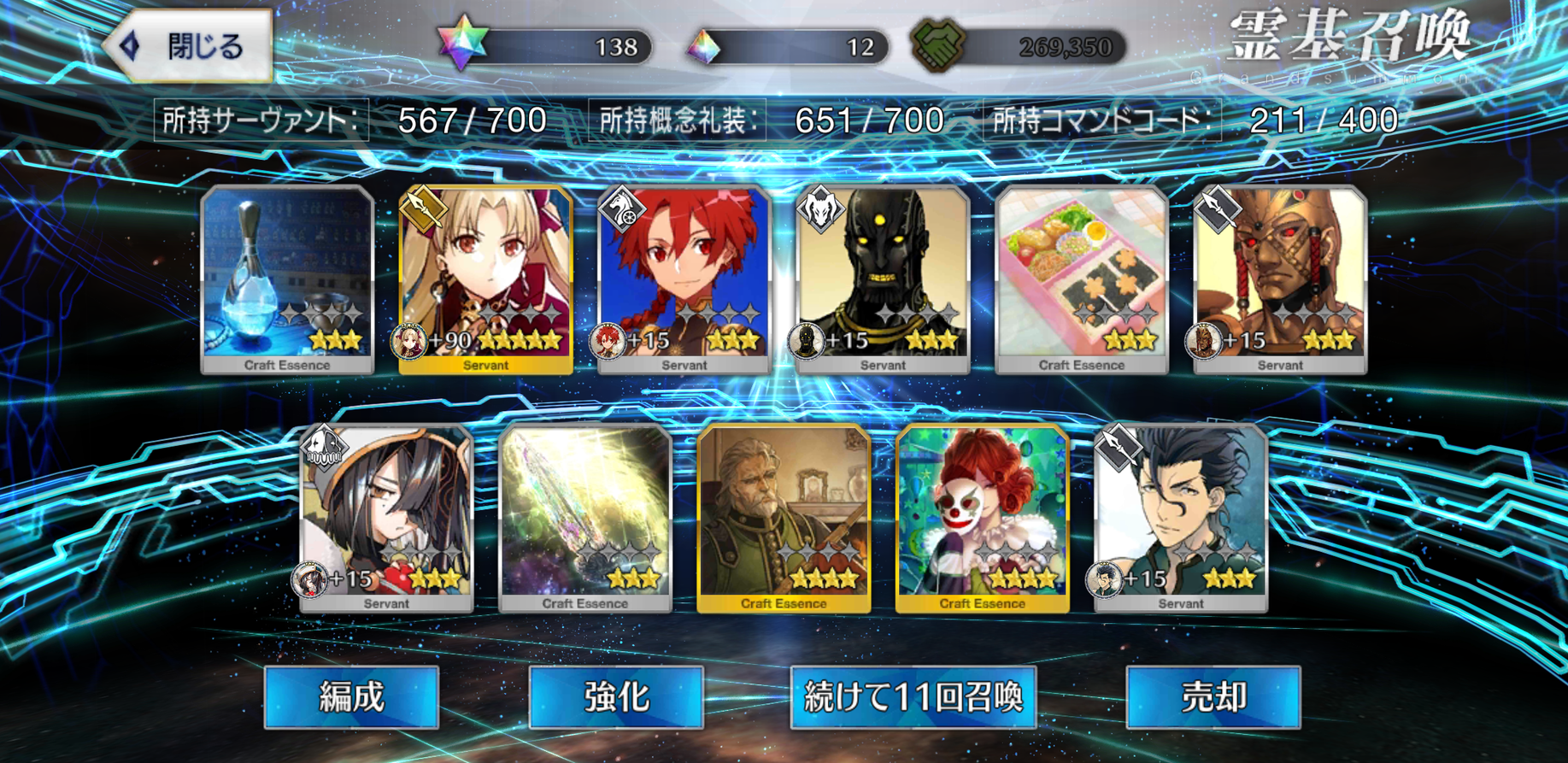Open the 売却 sell menu
This screenshot has height=763, width=1568.
pyautogui.click(x=1213, y=697)
